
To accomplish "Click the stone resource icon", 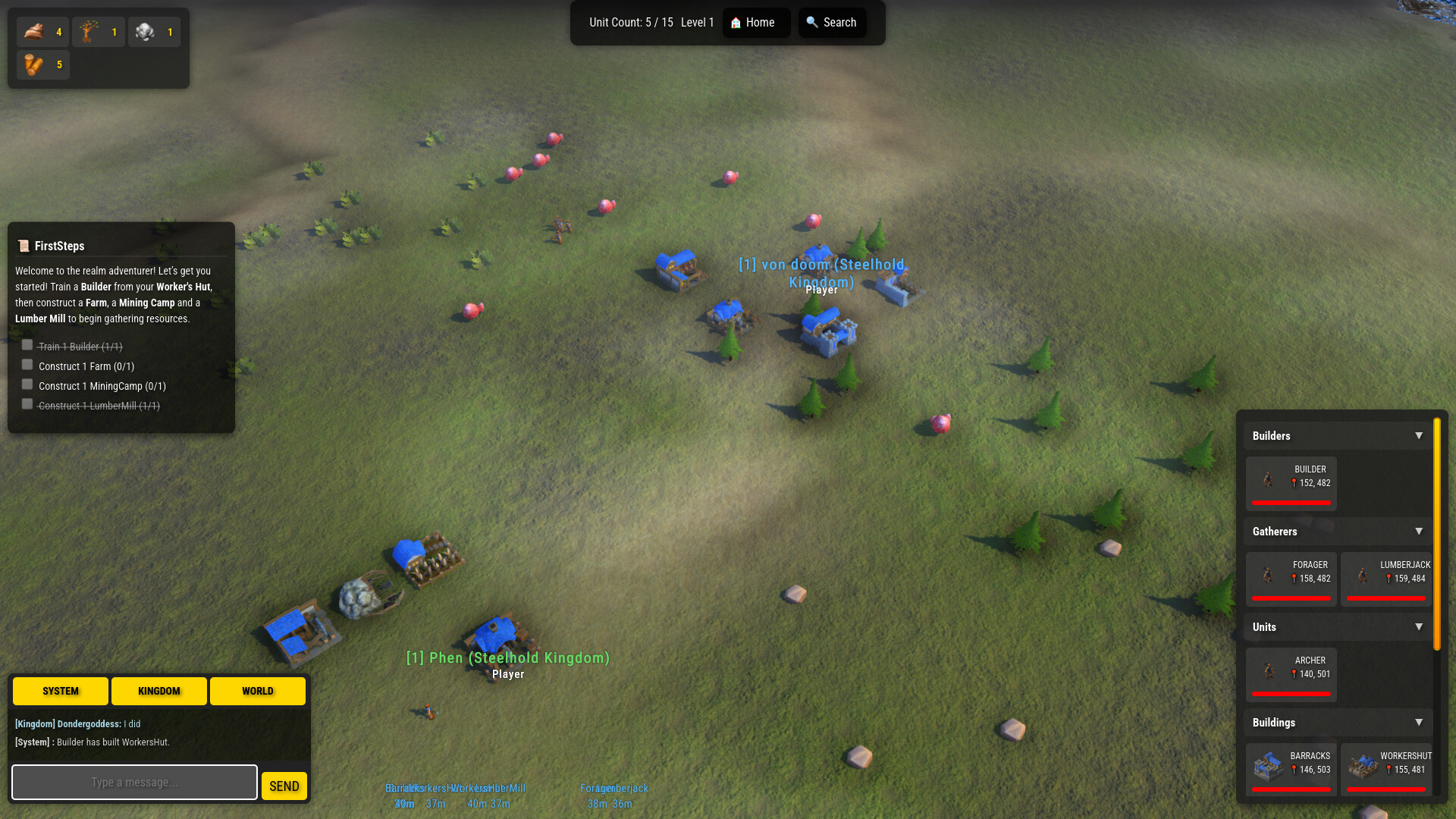I will tap(144, 32).
